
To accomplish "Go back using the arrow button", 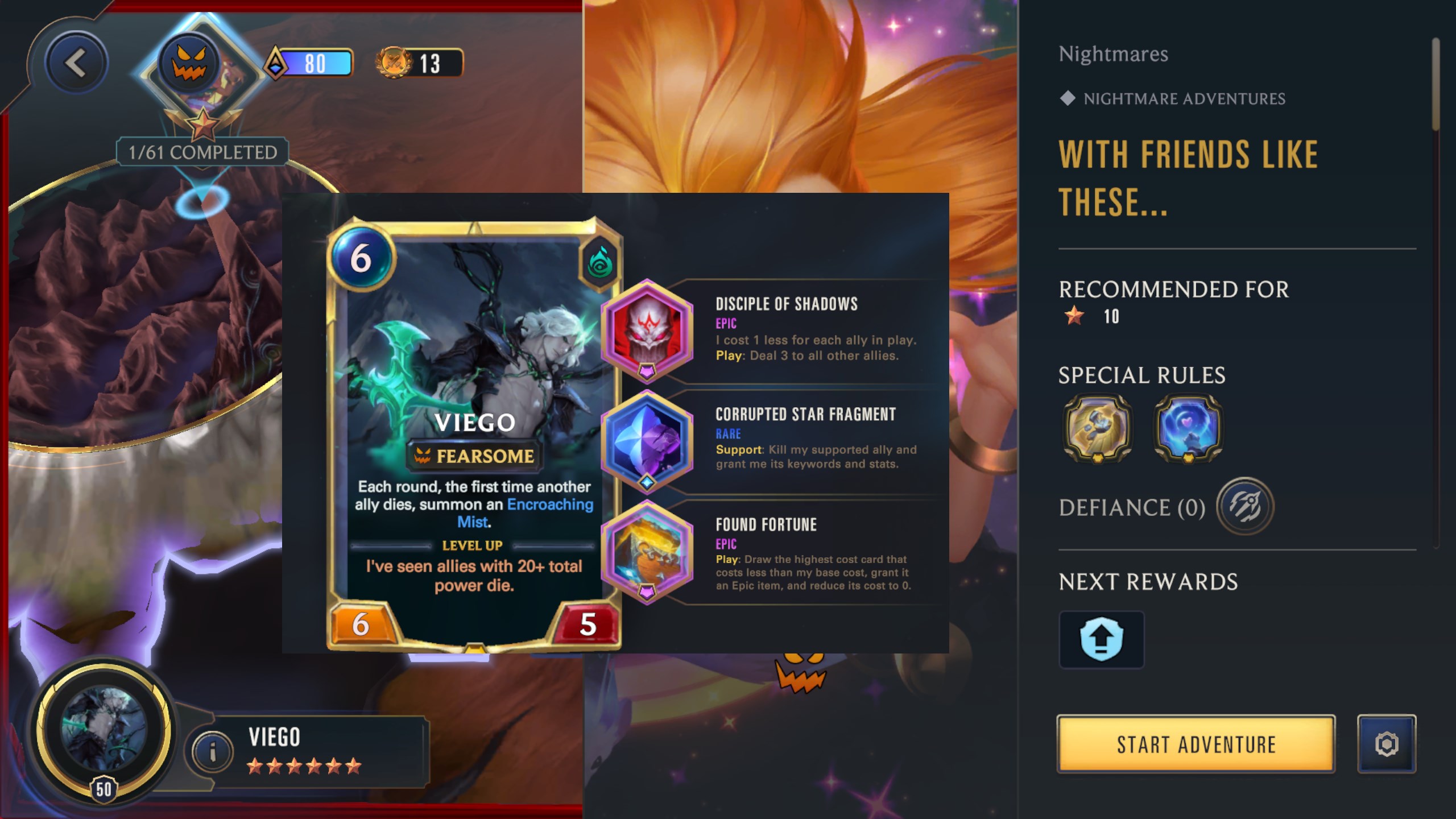I will point(76,63).
